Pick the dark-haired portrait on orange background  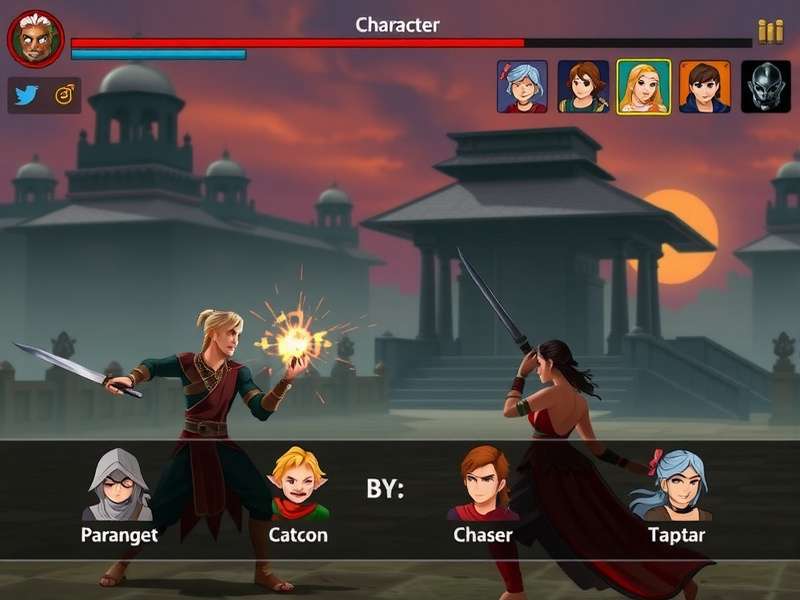[705, 87]
